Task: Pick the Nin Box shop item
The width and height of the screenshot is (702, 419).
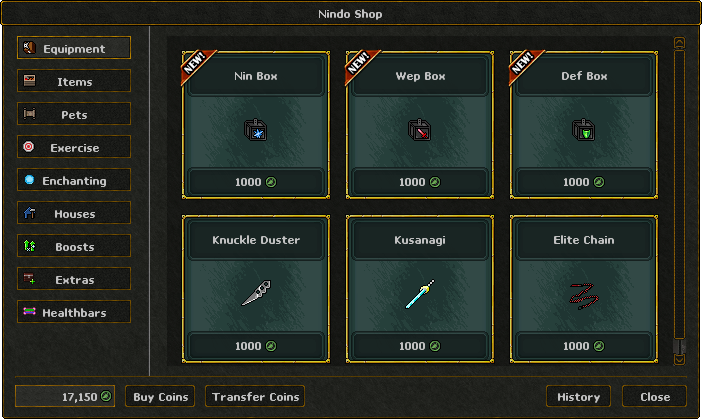Action: click(255, 125)
